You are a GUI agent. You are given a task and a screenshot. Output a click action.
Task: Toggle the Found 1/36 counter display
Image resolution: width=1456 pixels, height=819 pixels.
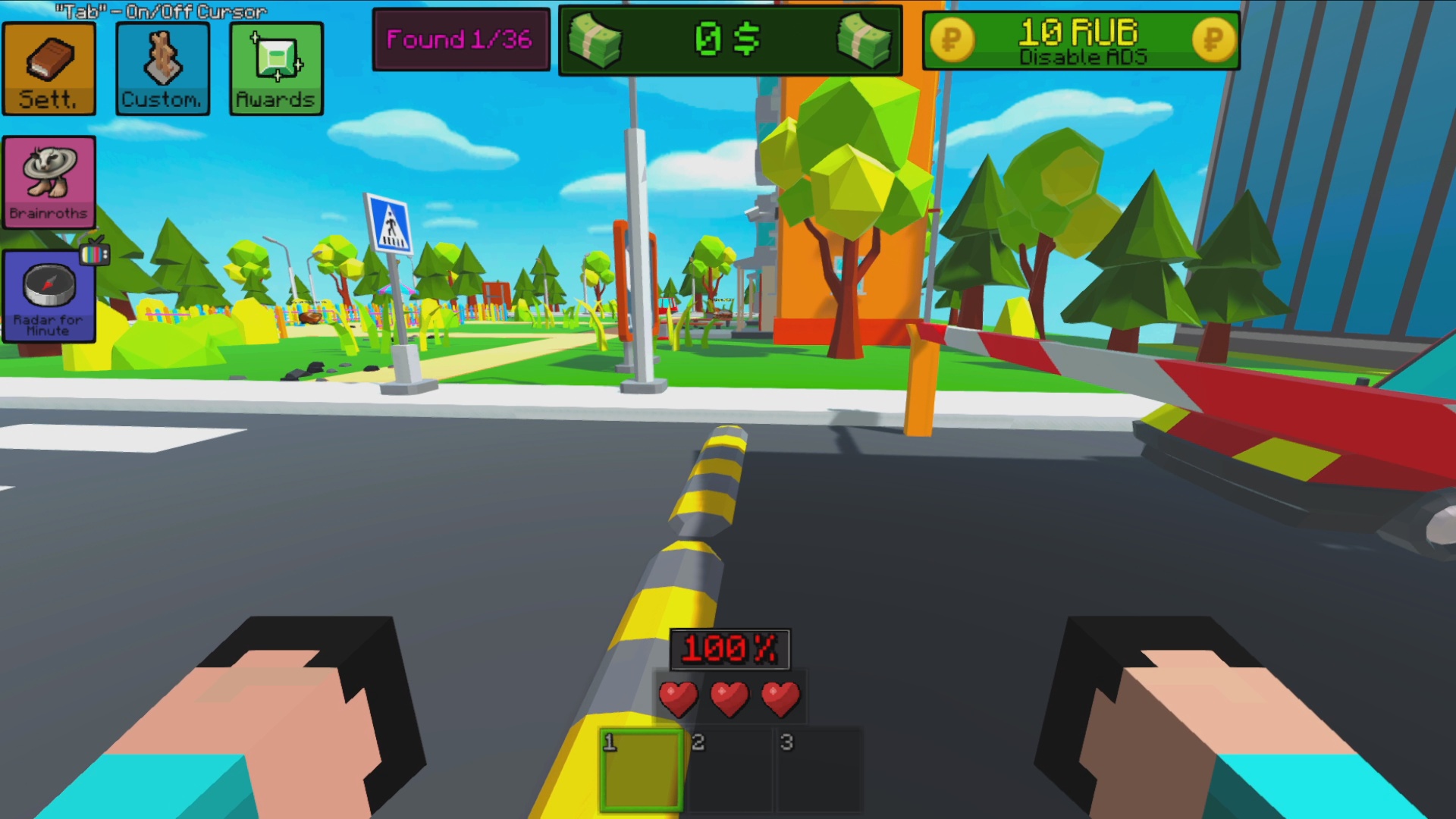pyautogui.click(x=461, y=40)
